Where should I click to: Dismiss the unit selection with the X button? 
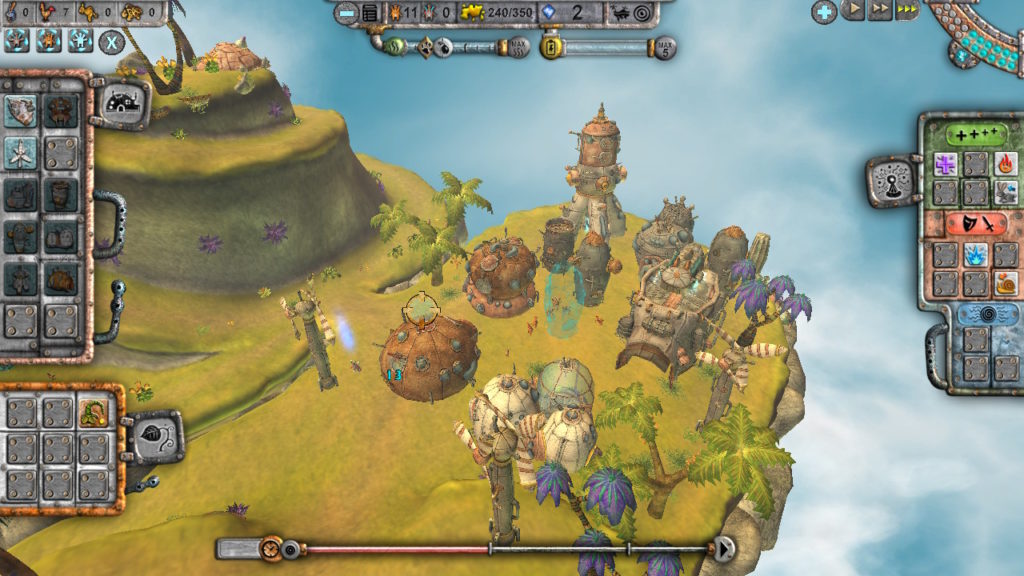pyautogui.click(x=111, y=42)
